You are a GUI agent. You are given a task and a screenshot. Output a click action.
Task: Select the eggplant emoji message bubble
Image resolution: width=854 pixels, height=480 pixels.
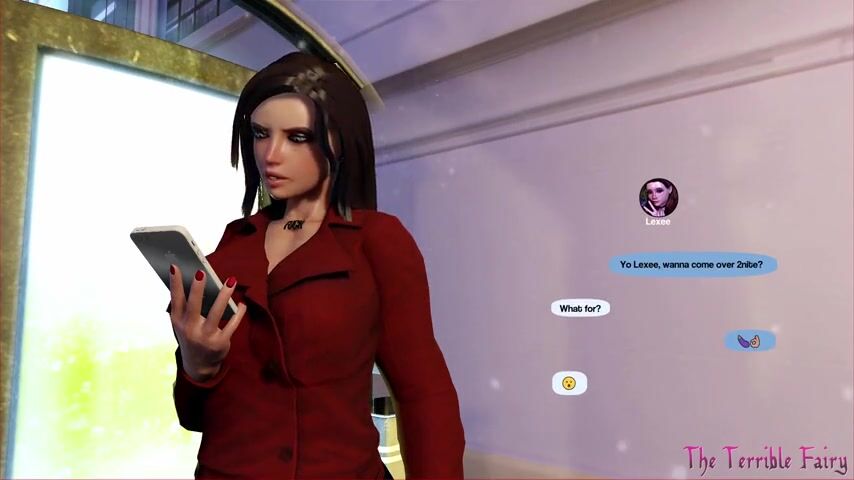pyautogui.click(x=750, y=341)
